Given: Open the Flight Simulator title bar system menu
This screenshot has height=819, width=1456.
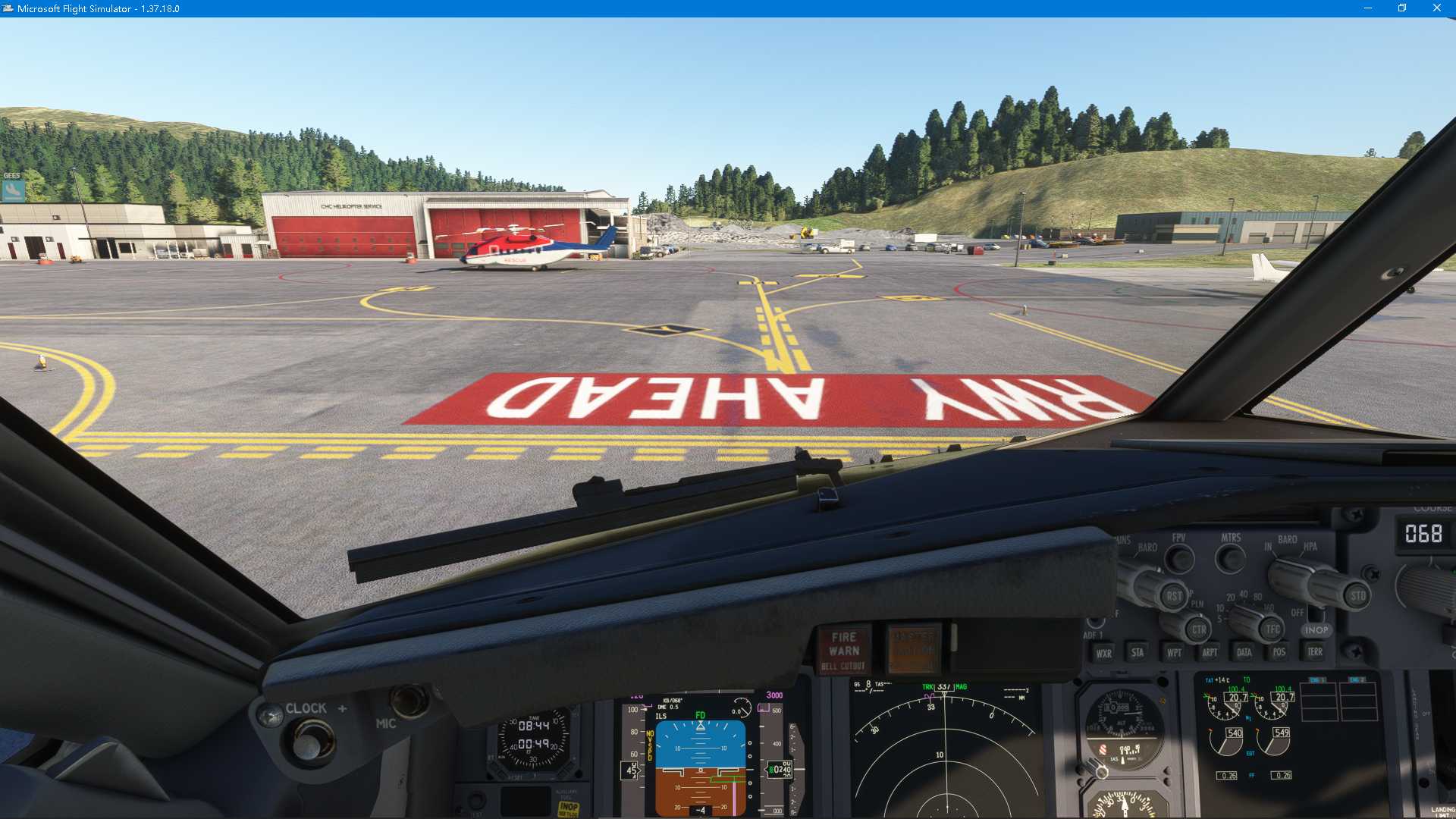Looking at the screenshot, I should (x=8, y=8).
